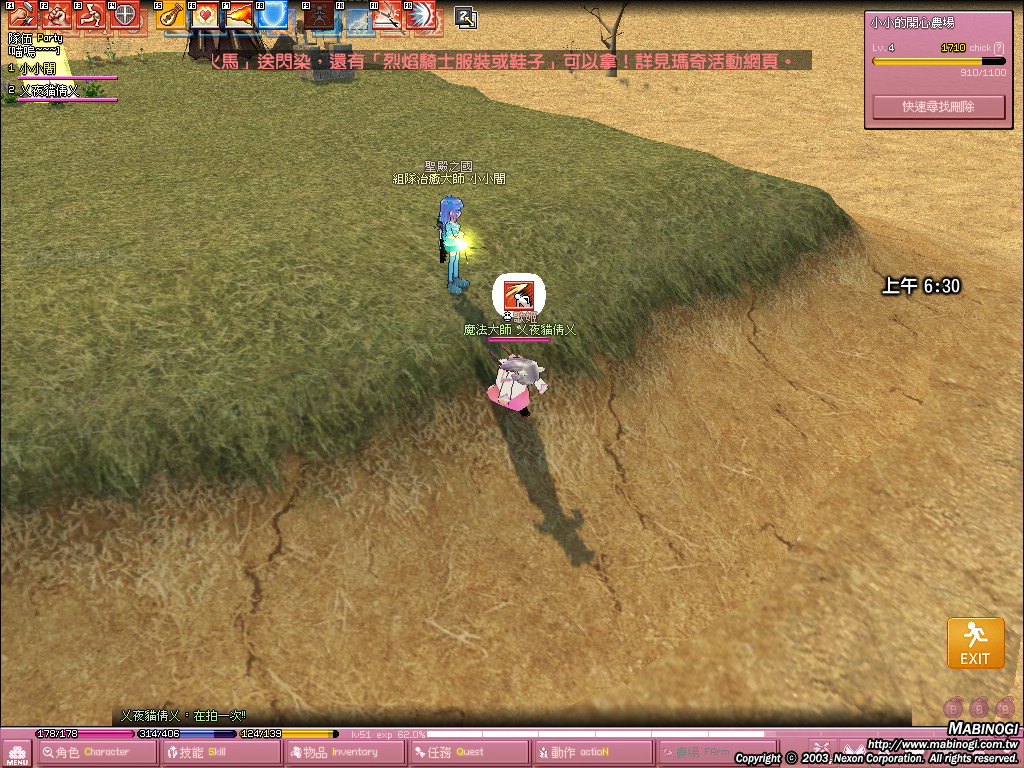Activate the meditating figure skill icon
This screenshot has height=768, width=1024.
(x=319, y=15)
